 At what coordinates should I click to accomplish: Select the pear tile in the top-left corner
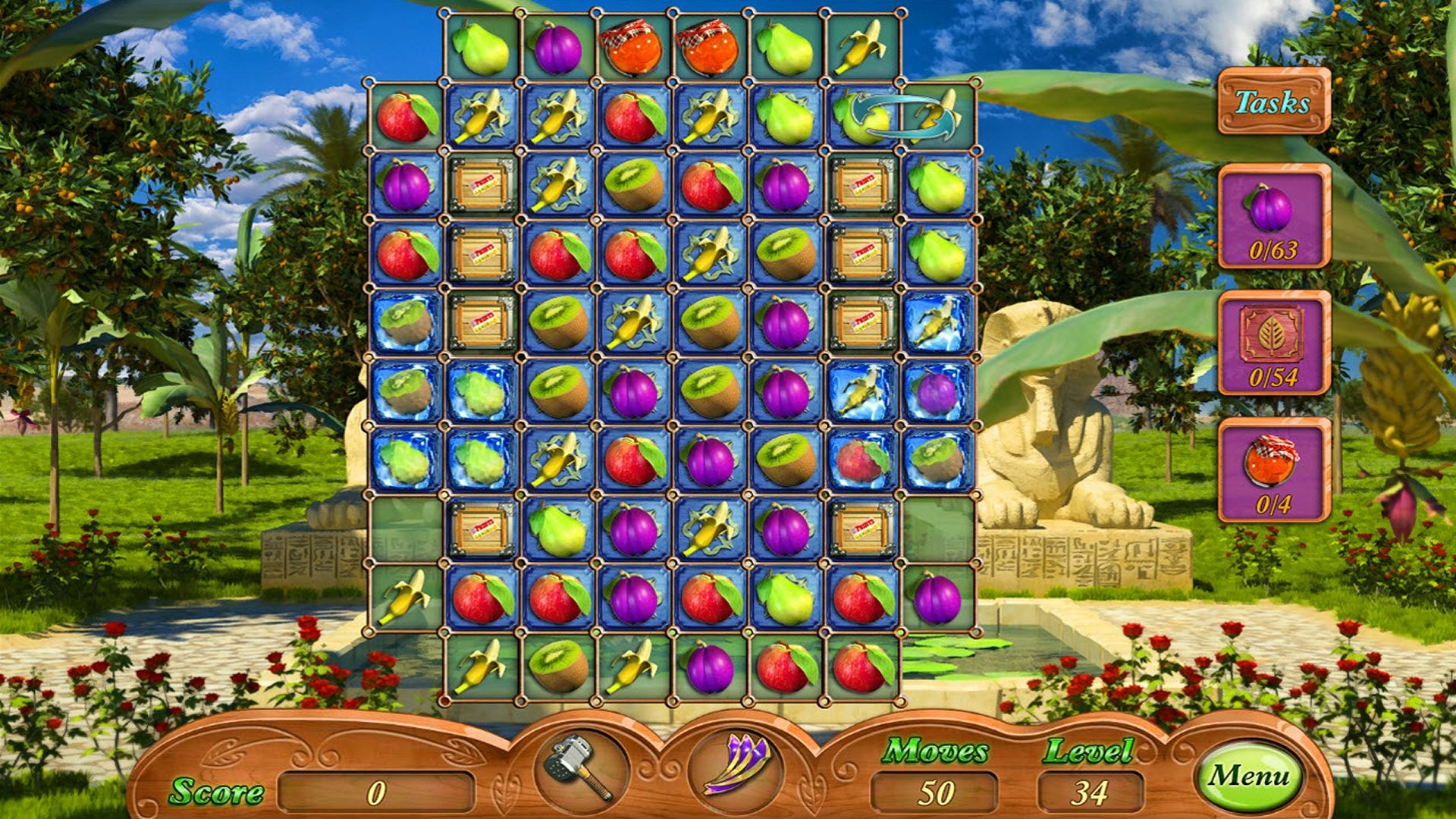coord(483,48)
